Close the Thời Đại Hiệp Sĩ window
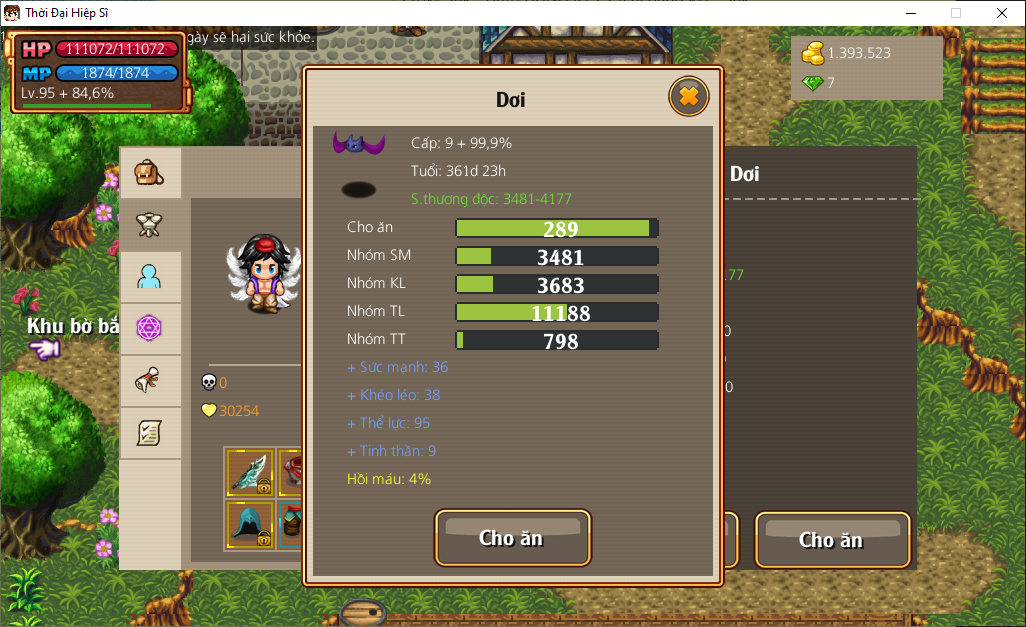This screenshot has height=627, width=1026. click(1001, 13)
